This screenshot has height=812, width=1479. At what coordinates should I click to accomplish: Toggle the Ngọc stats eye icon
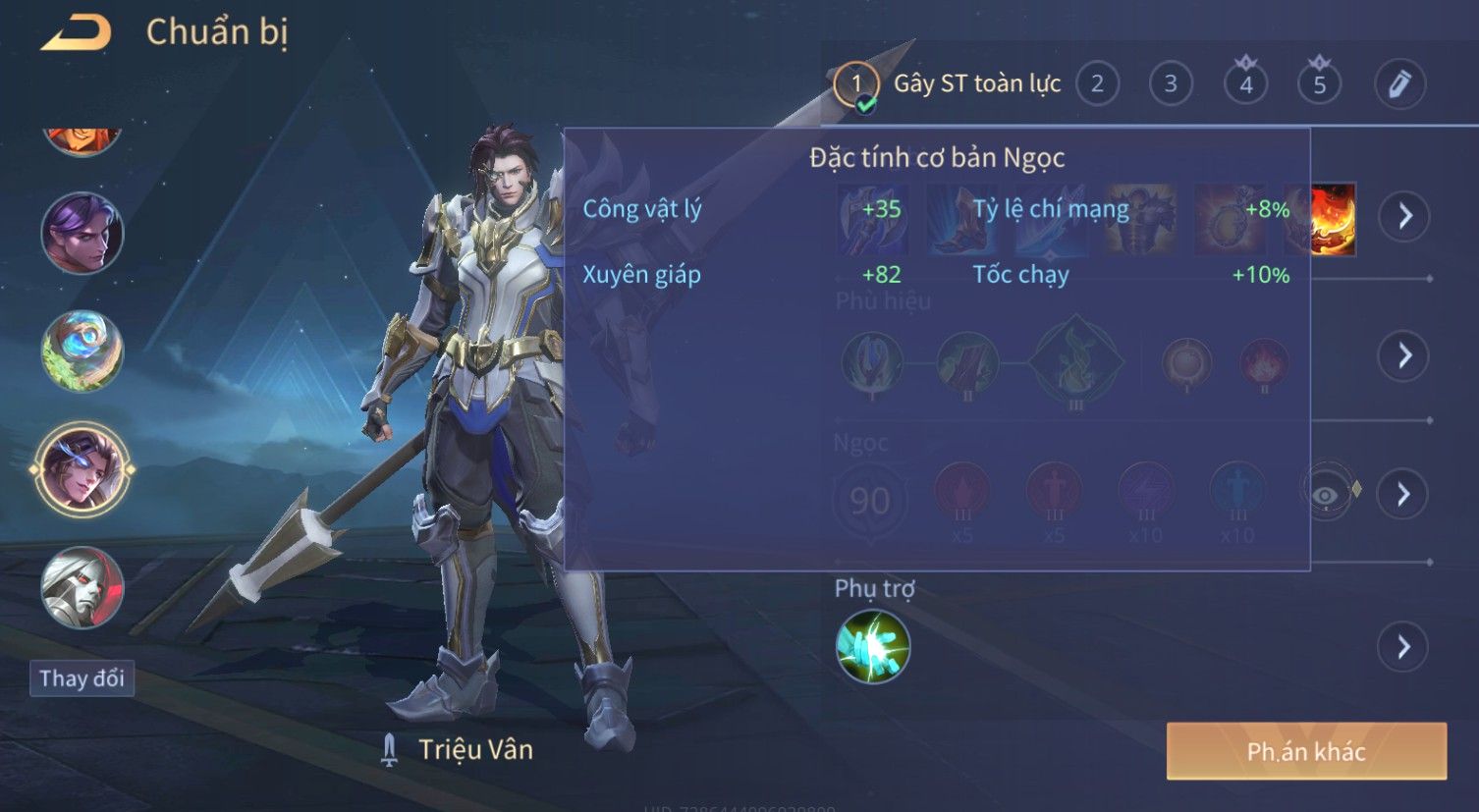tap(1326, 494)
